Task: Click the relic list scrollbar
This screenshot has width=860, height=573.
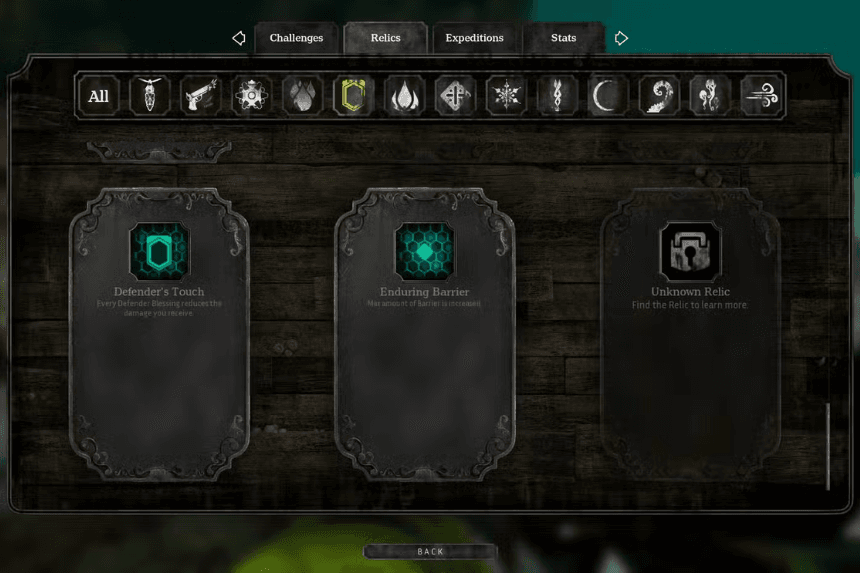Action: coord(828,446)
